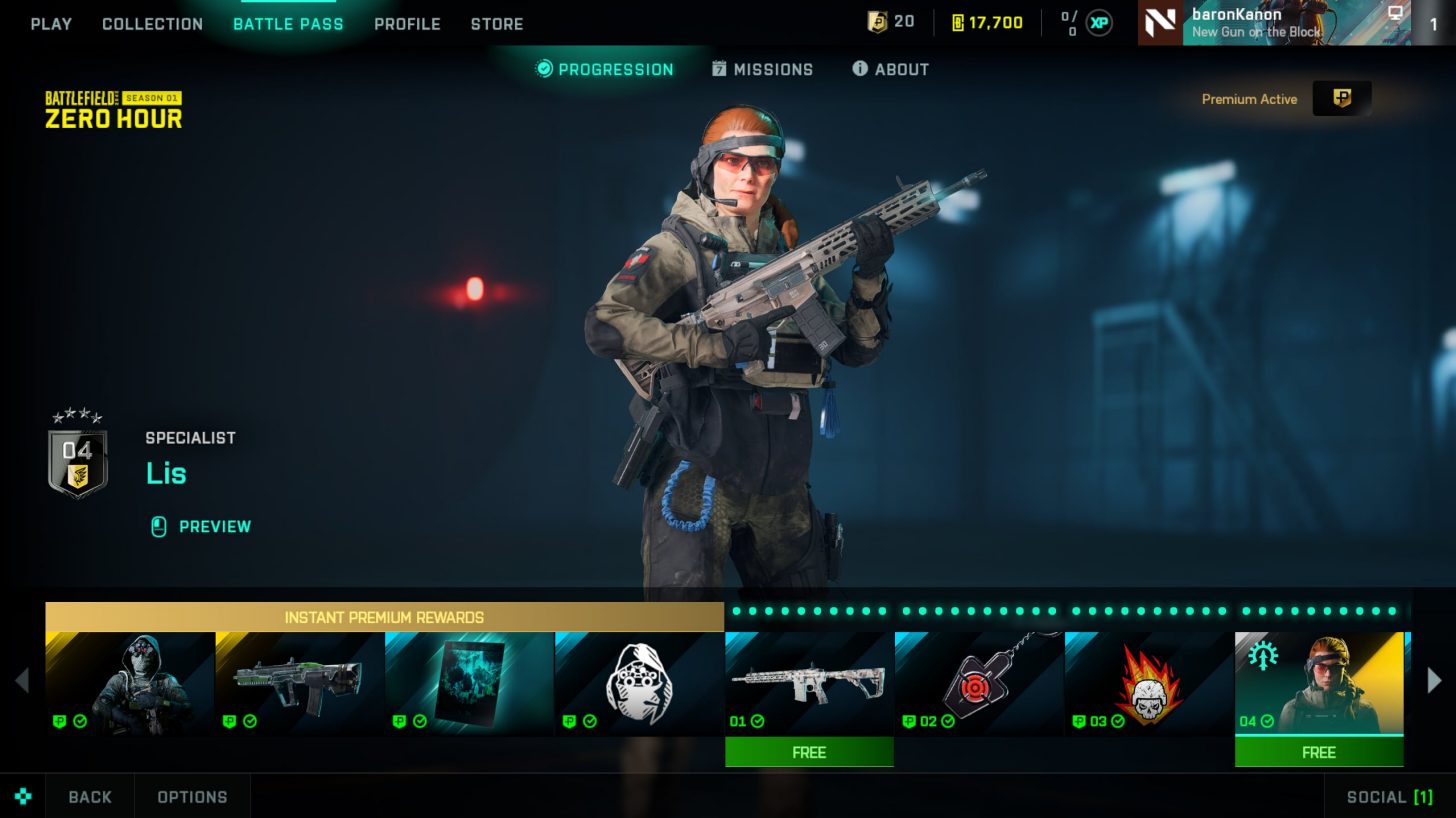The image size is (1456, 818).
Task: Click the Preview button for Lis
Action: tap(201, 527)
